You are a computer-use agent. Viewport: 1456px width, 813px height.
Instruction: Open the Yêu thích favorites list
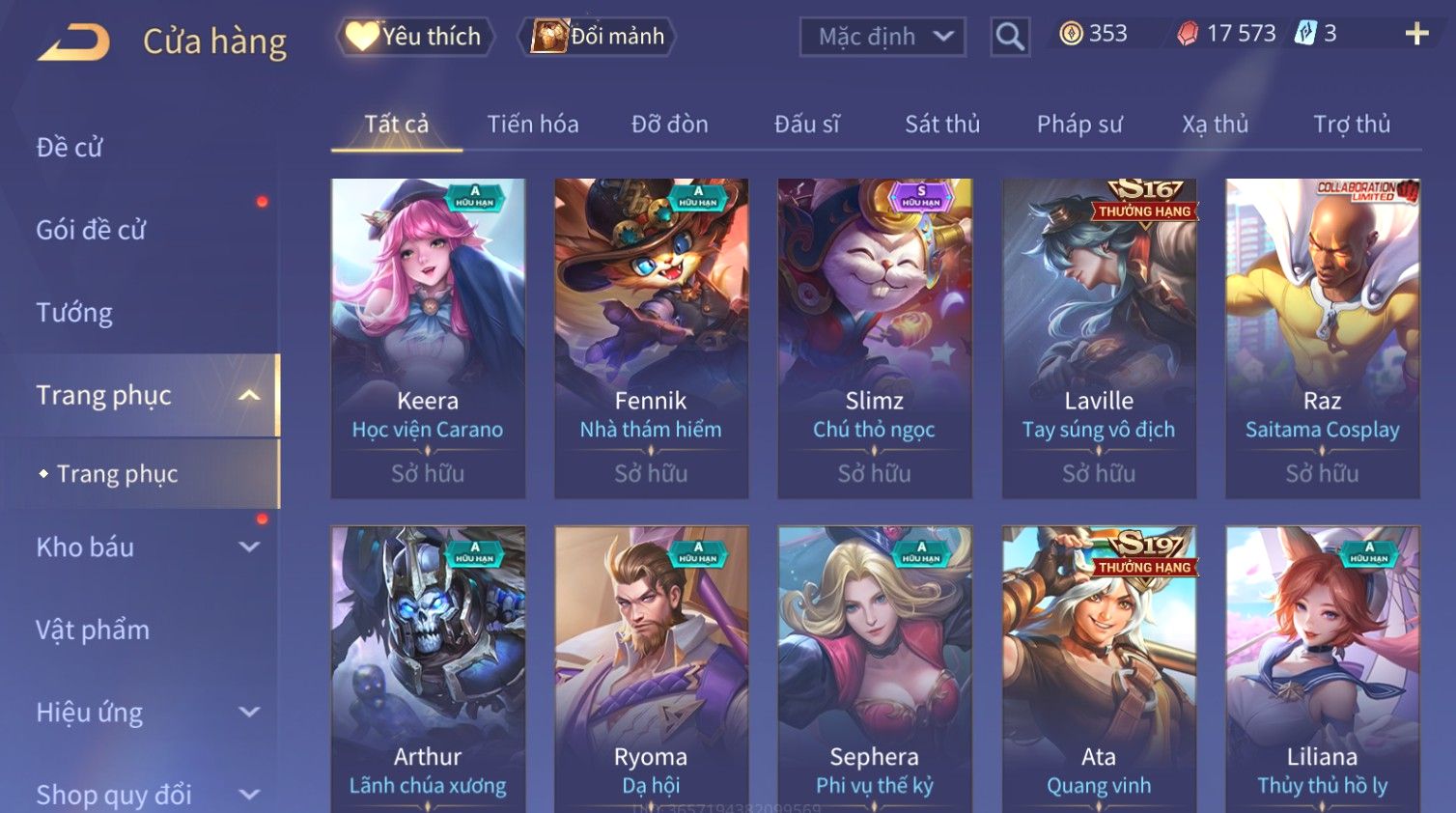(415, 37)
